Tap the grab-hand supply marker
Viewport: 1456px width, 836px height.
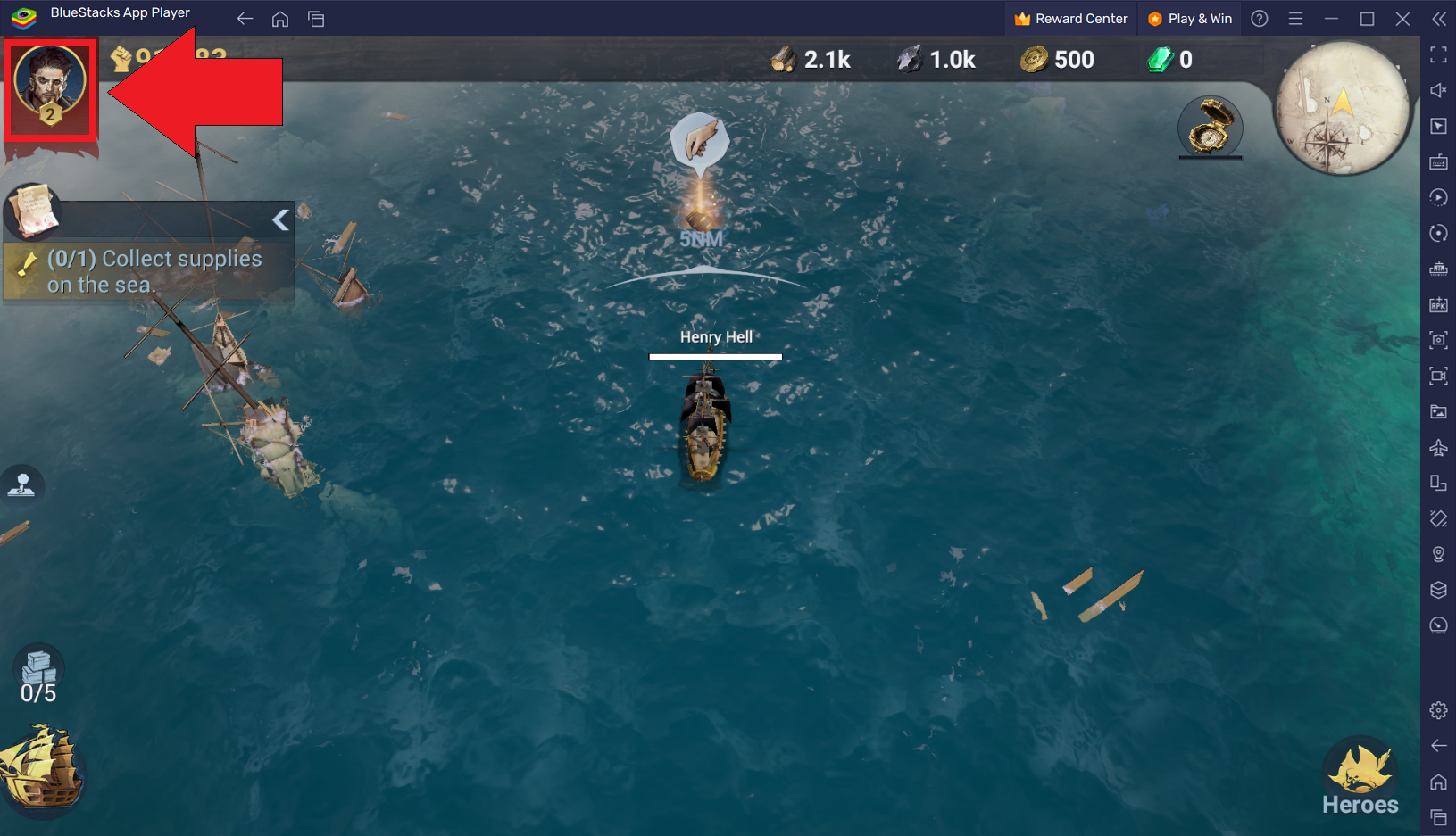coord(700,141)
